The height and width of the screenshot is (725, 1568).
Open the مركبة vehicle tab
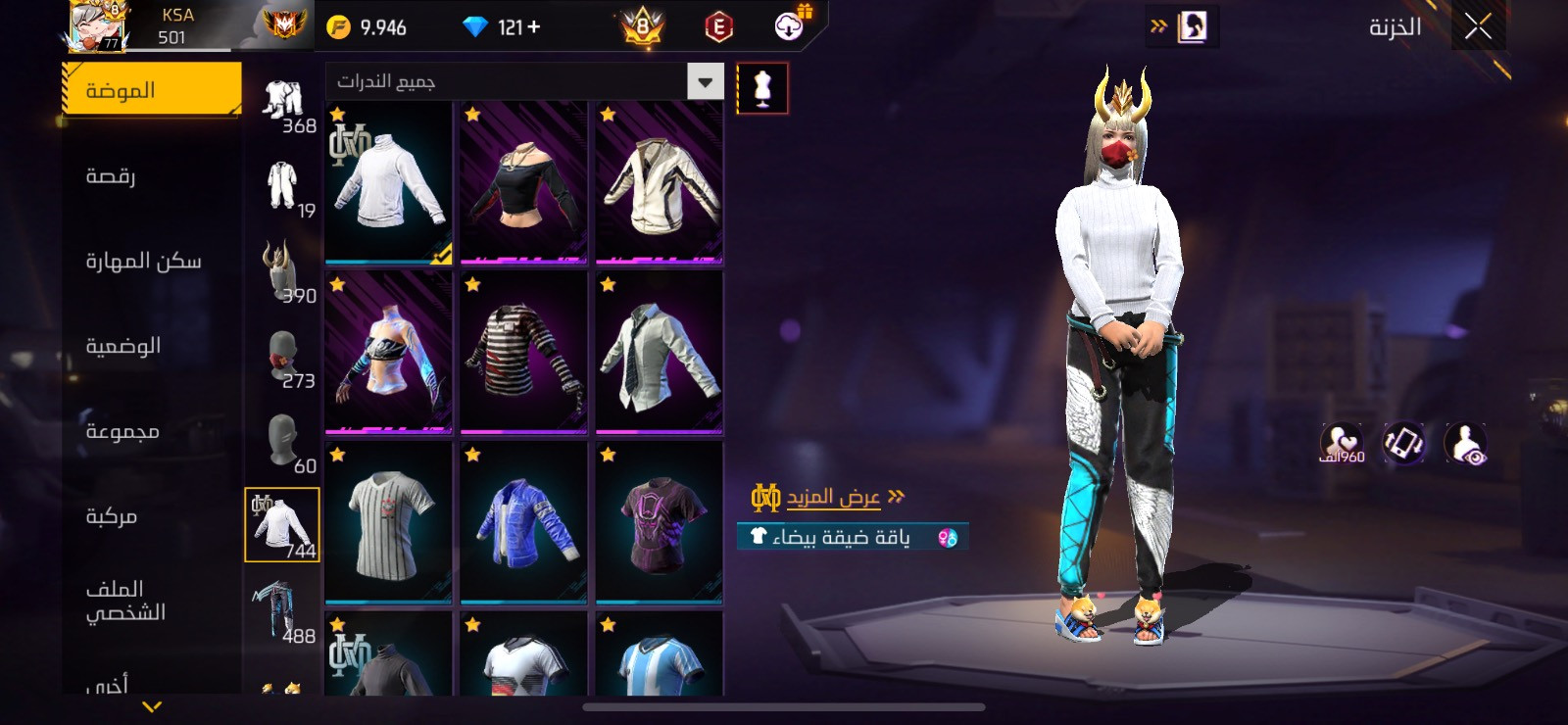[x=112, y=516]
